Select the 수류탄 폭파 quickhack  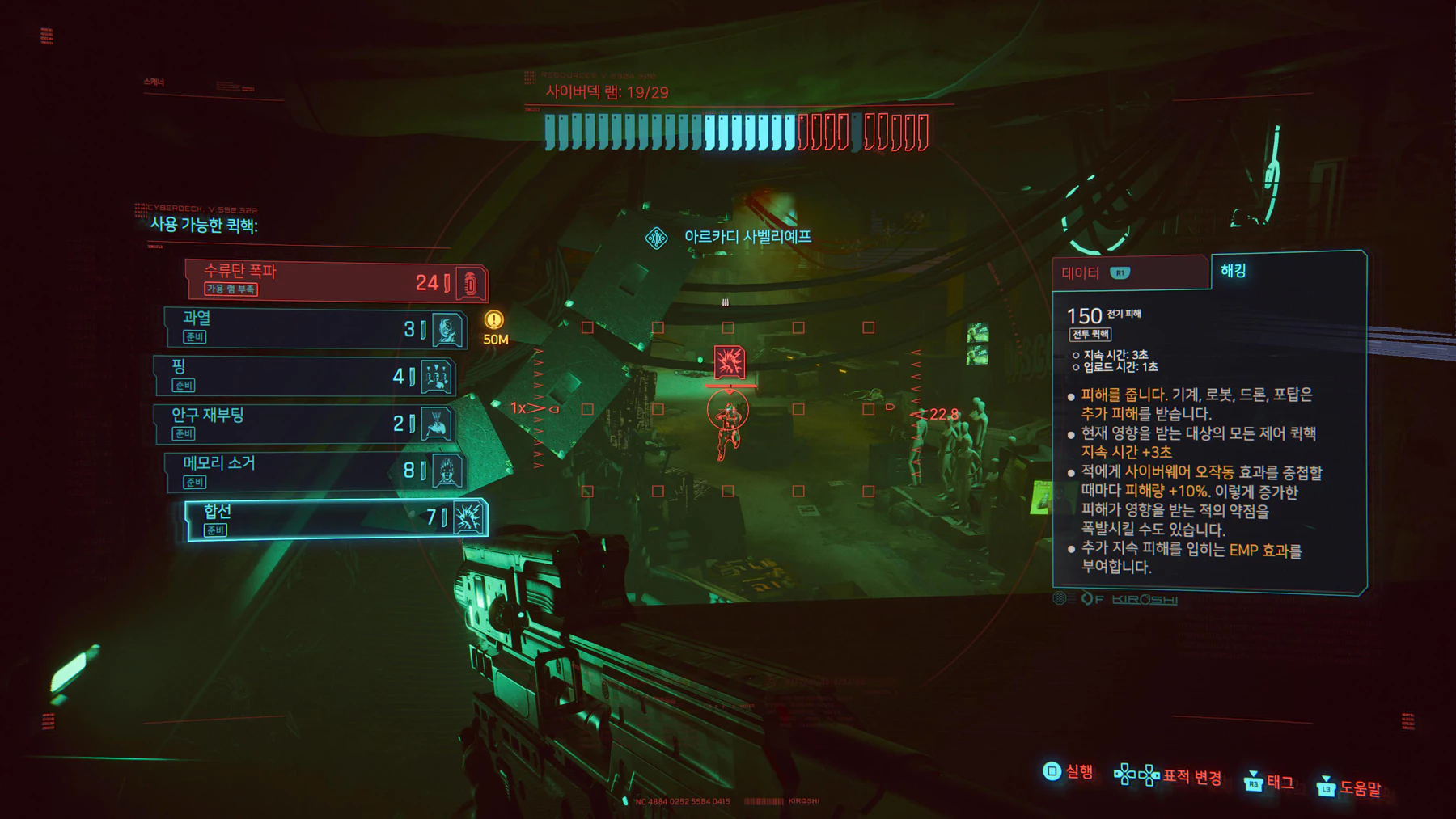coord(336,281)
